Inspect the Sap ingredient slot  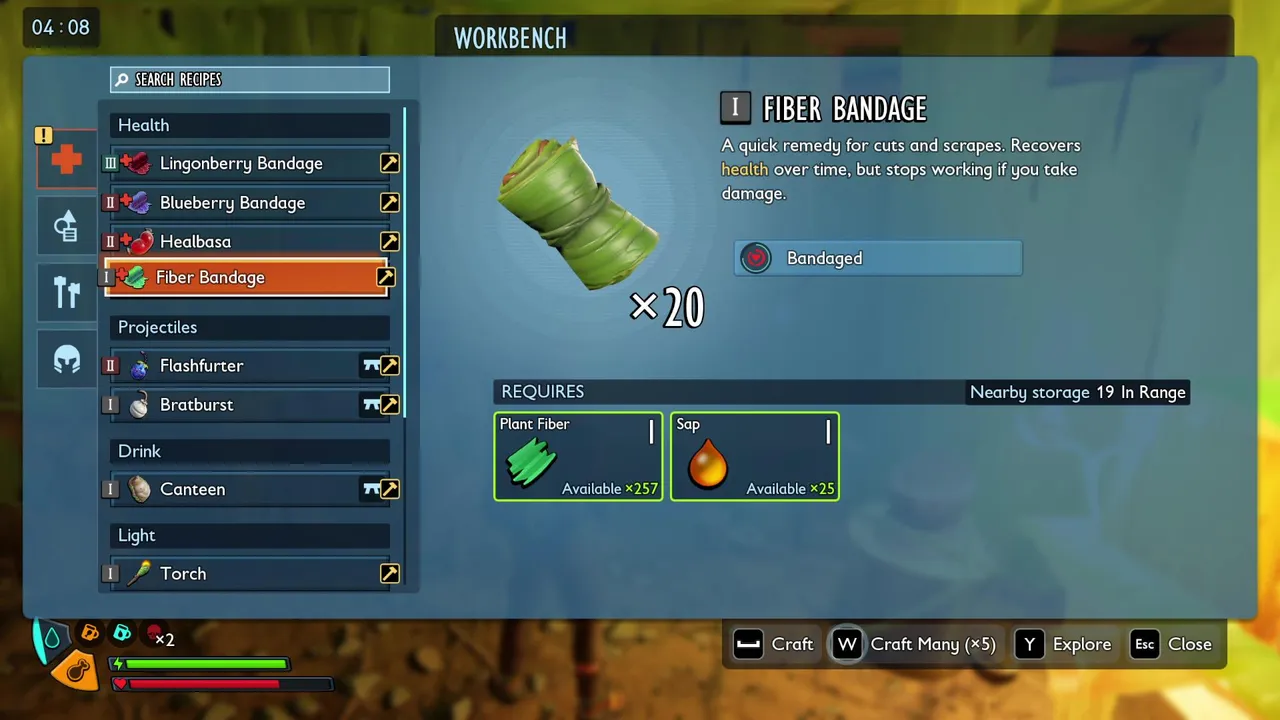click(754, 456)
